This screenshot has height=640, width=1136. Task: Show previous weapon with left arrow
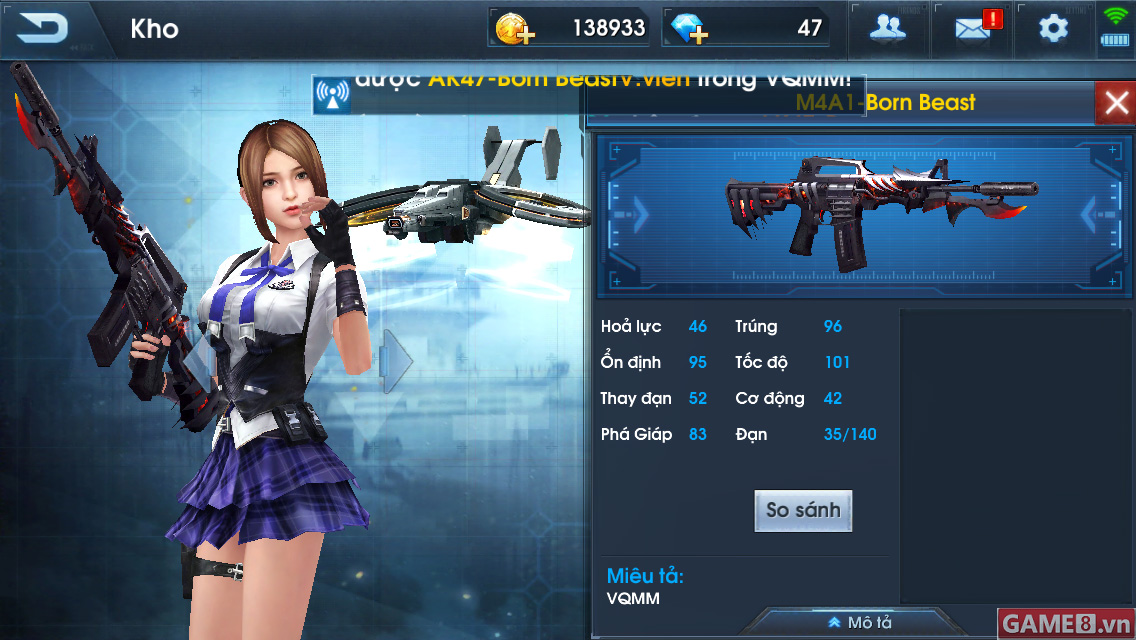[640, 214]
